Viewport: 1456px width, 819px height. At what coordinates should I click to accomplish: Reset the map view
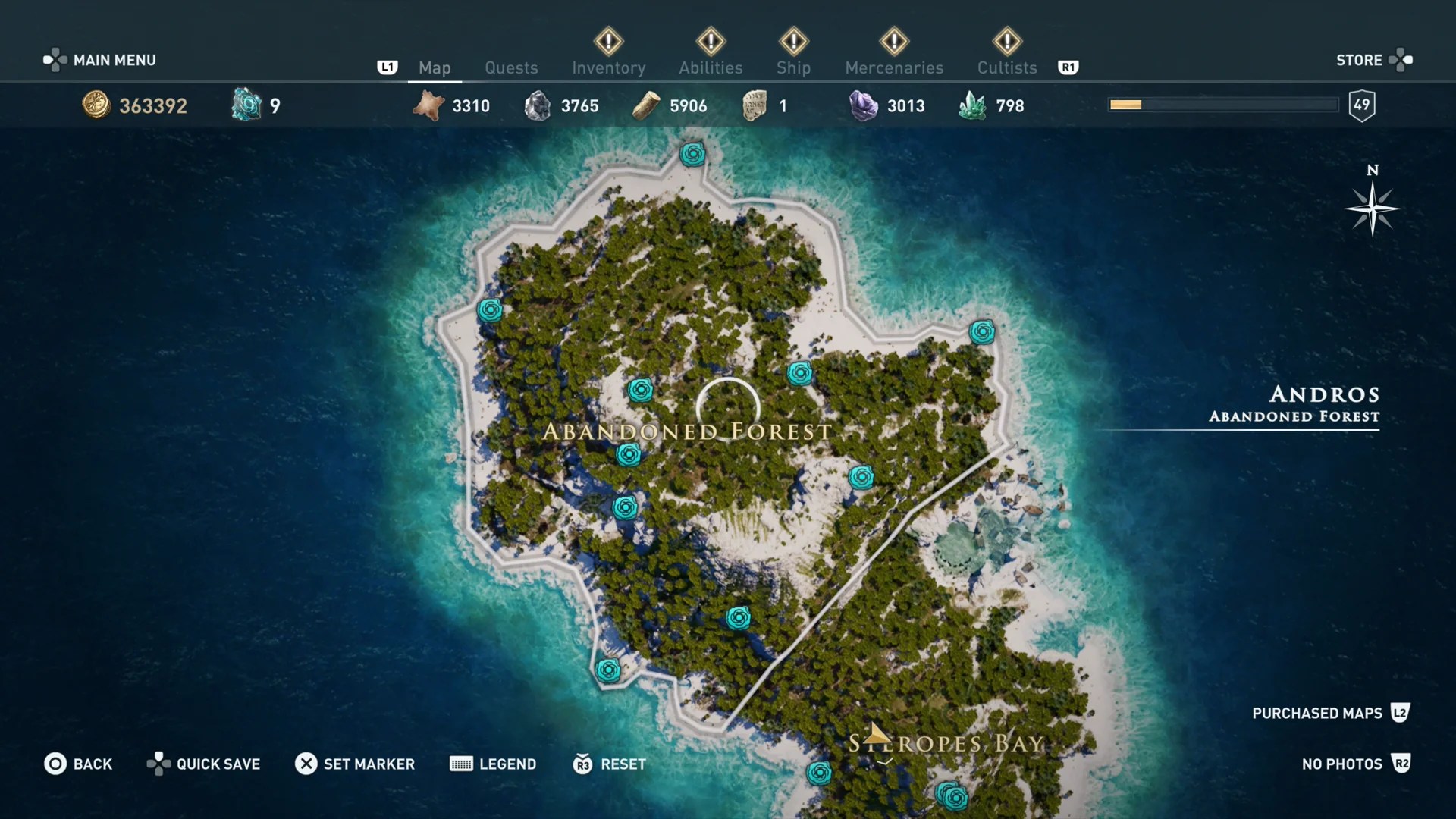point(610,764)
